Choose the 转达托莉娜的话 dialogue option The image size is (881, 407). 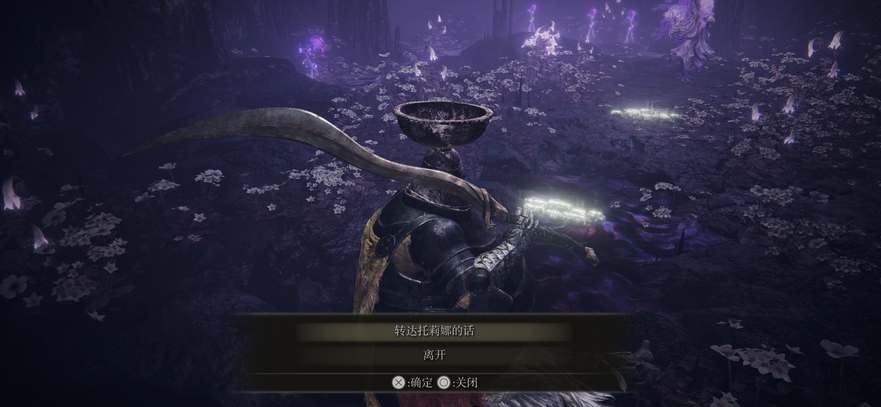point(433,331)
